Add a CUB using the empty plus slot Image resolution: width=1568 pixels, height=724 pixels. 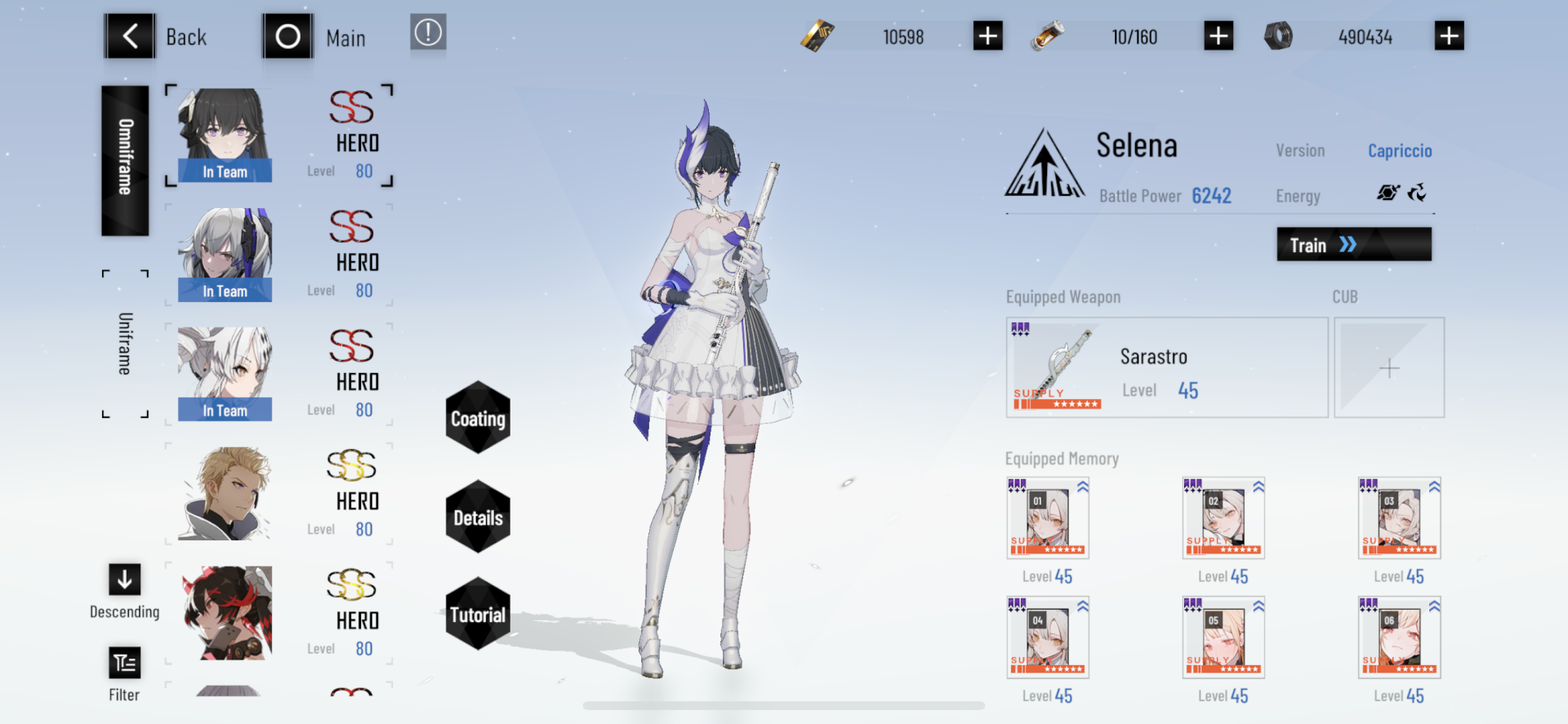(x=1388, y=367)
